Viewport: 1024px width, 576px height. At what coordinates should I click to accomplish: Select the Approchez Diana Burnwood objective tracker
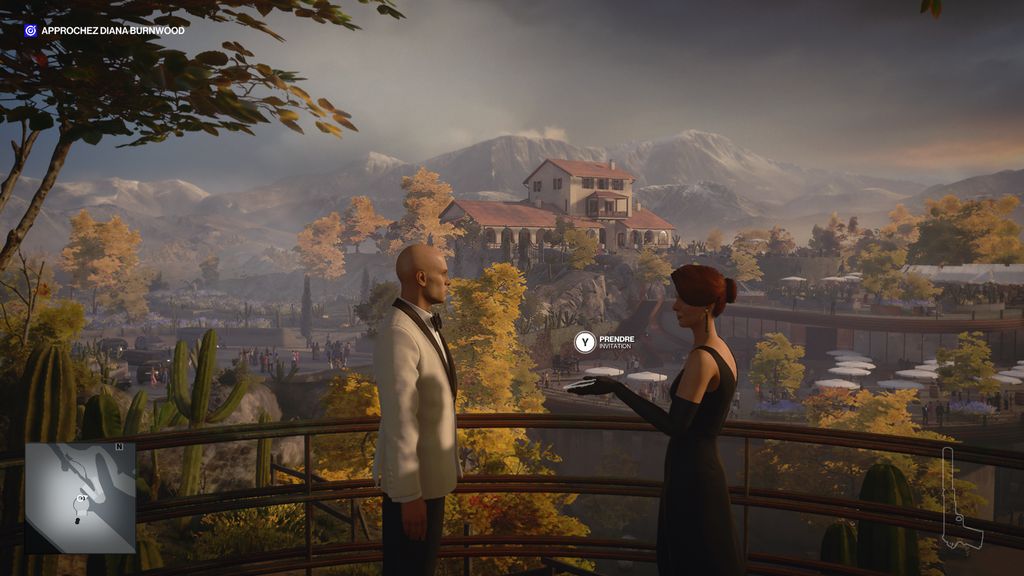104,31
